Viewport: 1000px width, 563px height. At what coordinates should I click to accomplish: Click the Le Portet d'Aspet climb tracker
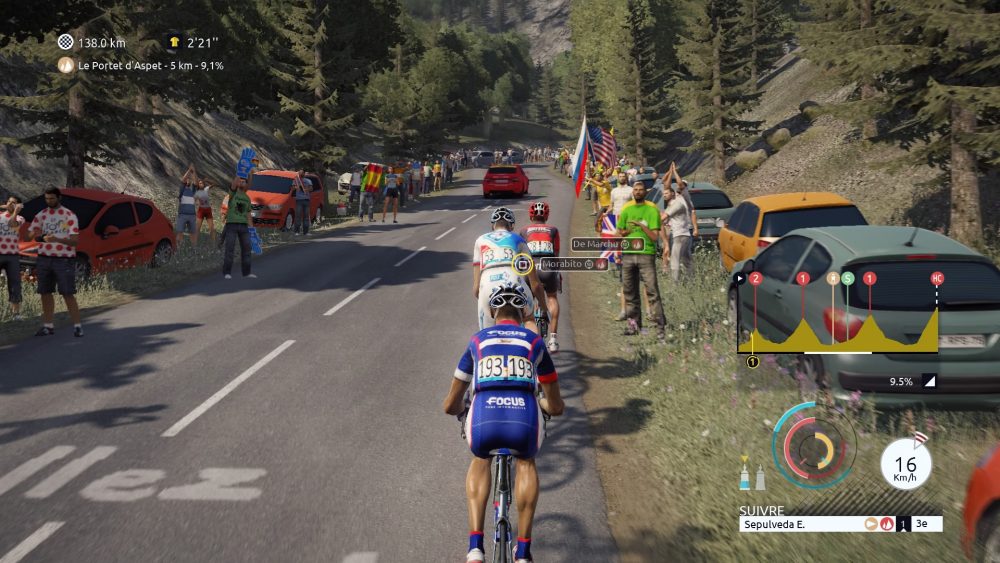(140, 65)
